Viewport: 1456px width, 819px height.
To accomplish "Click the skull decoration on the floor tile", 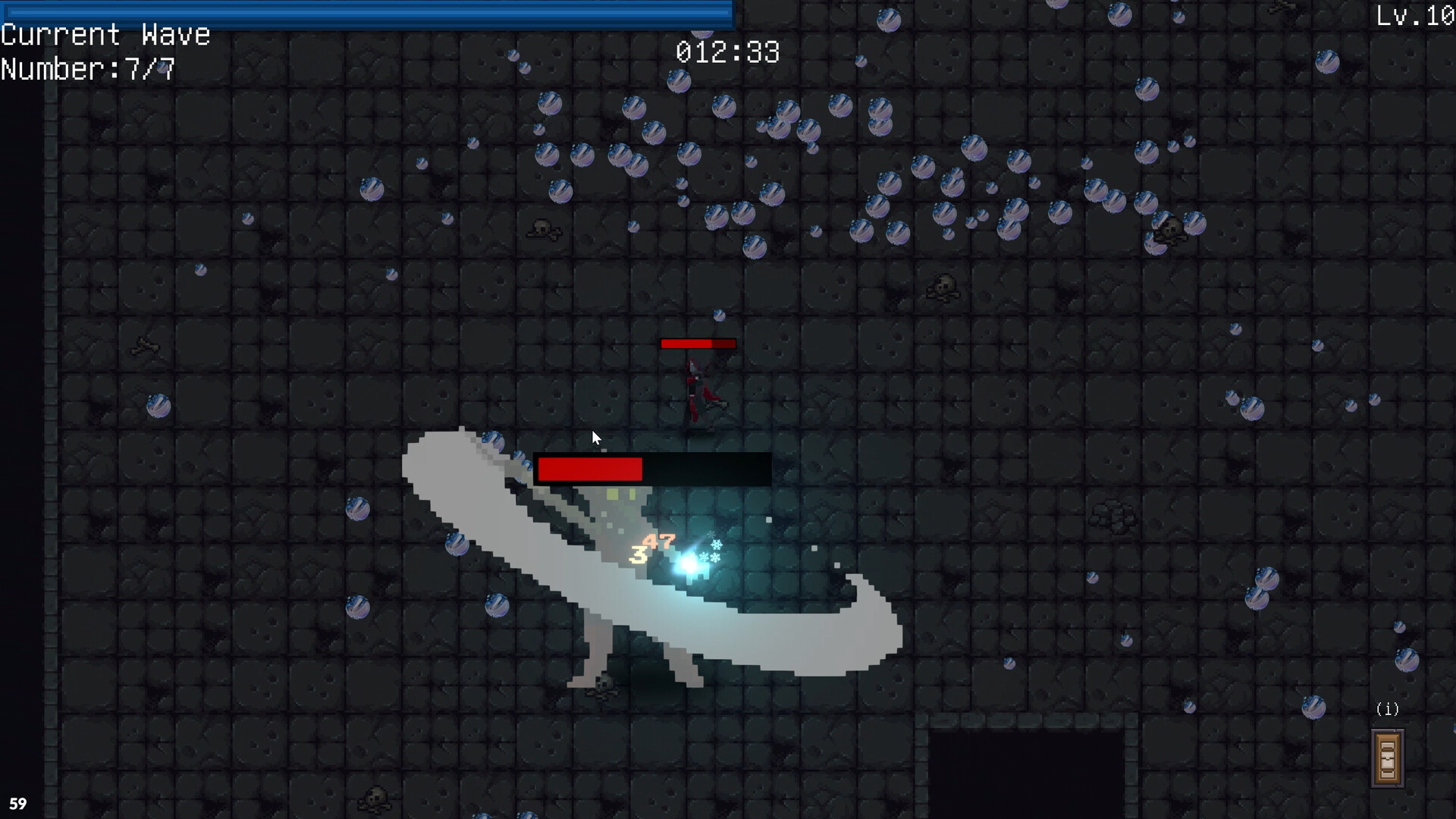I will [x=543, y=230].
